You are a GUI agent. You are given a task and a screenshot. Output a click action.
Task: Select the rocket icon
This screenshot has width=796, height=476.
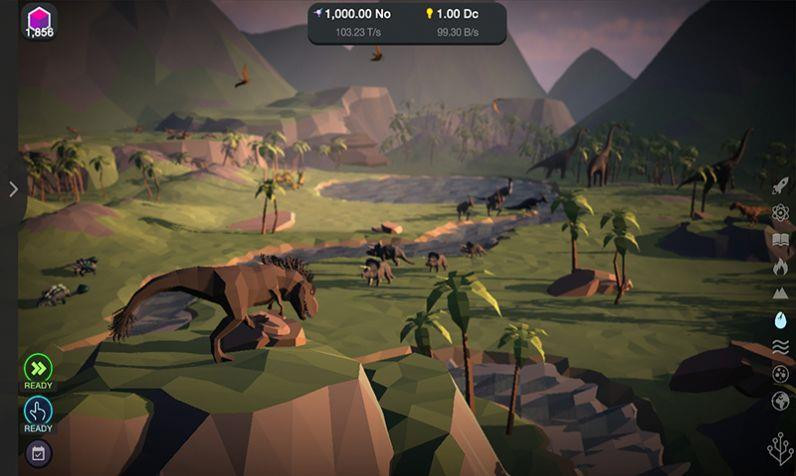coord(781,185)
